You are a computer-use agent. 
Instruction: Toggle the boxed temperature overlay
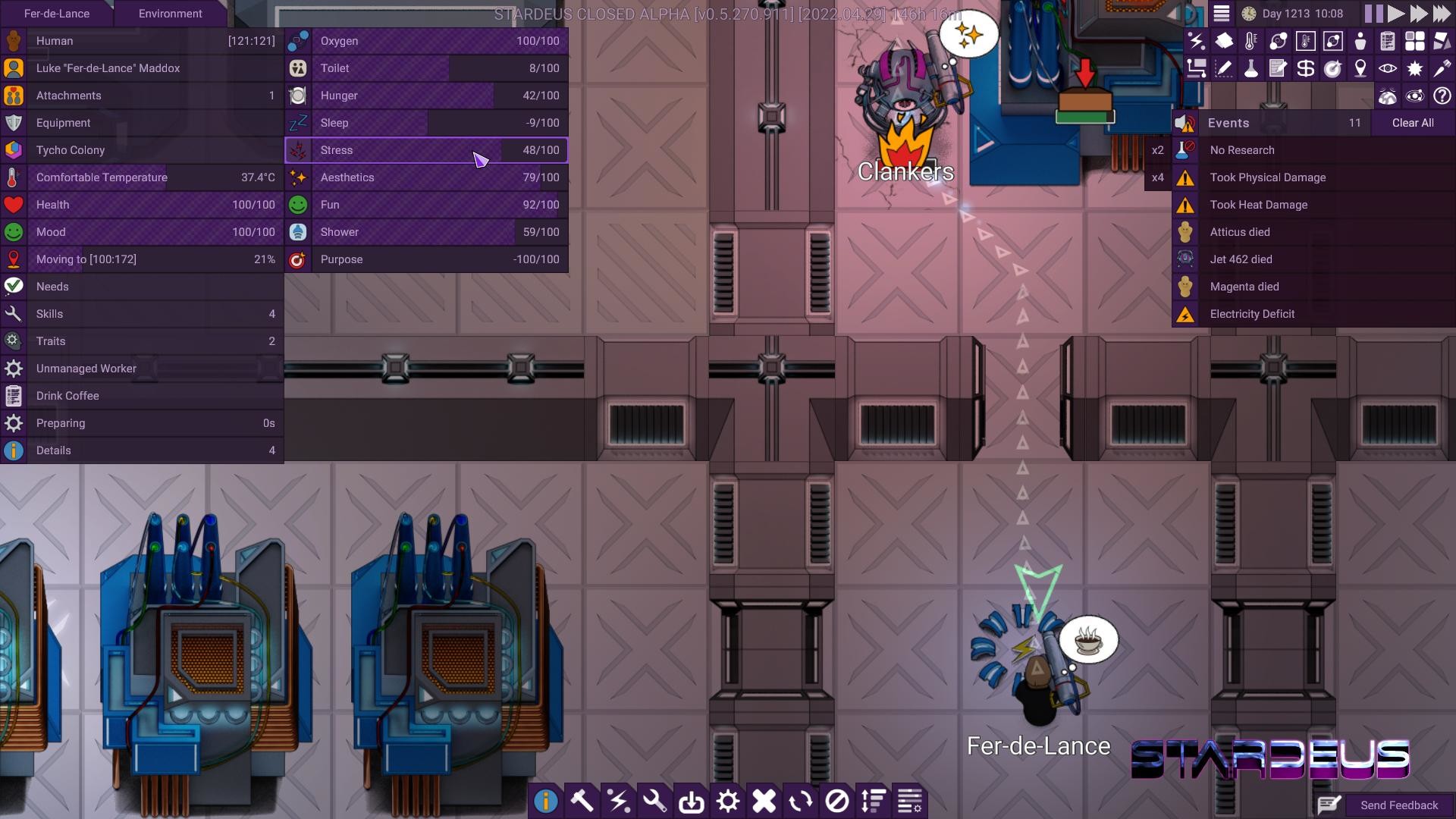1305,42
